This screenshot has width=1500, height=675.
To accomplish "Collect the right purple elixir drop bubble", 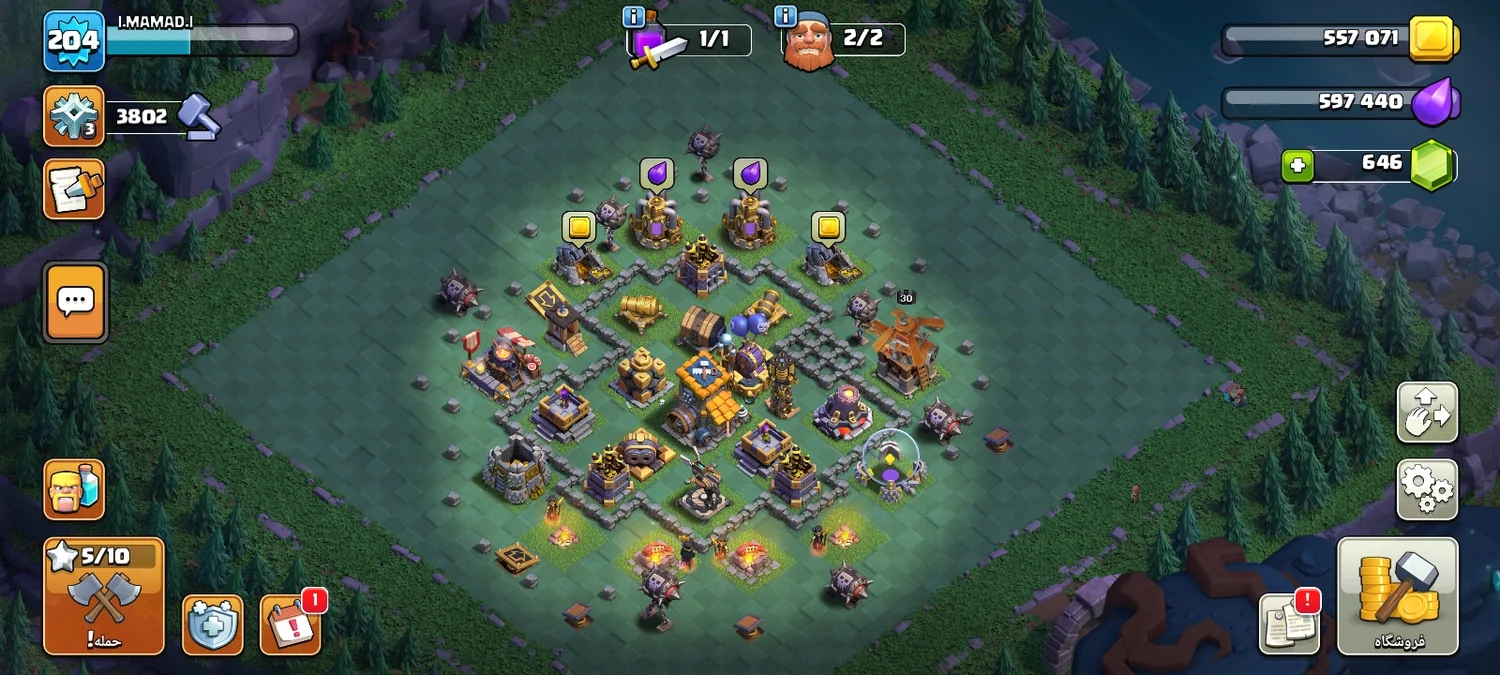I will point(750,174).
